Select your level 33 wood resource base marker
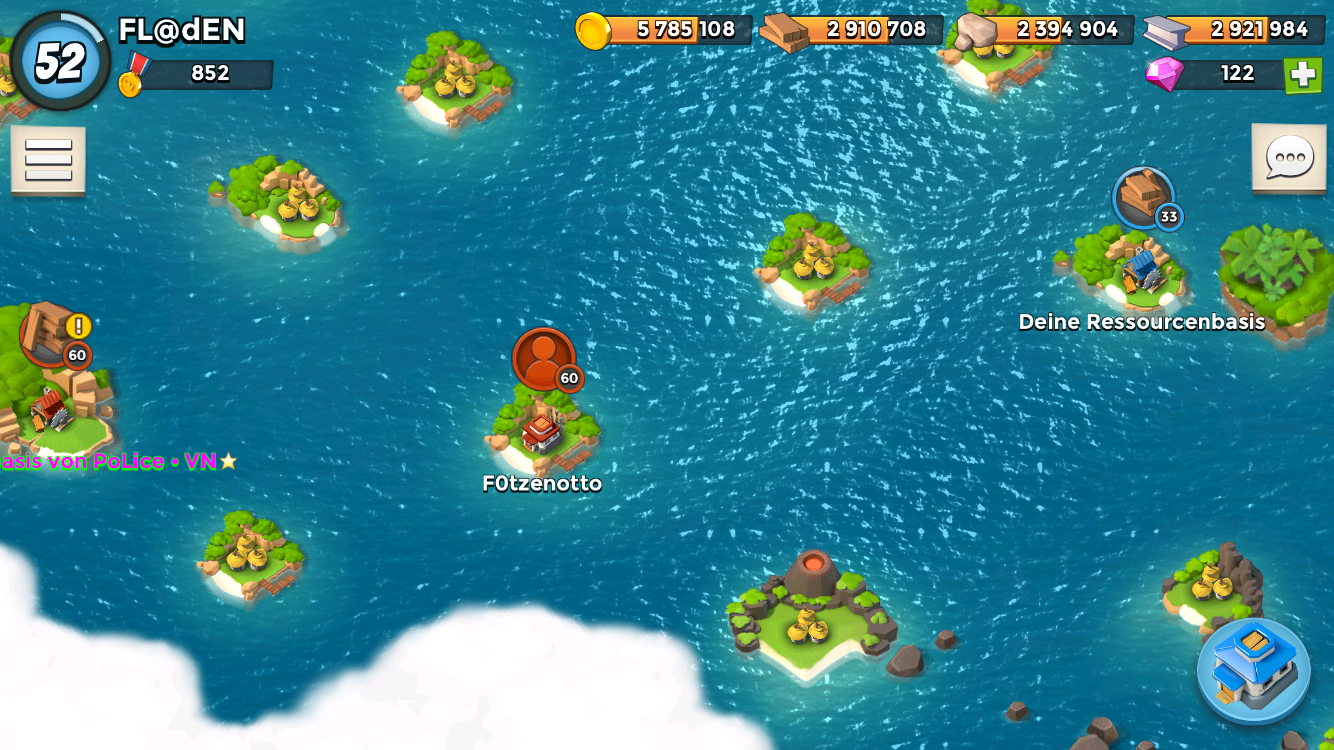The height and width of the screenshot is (750, 1334). coord(1143,198)
